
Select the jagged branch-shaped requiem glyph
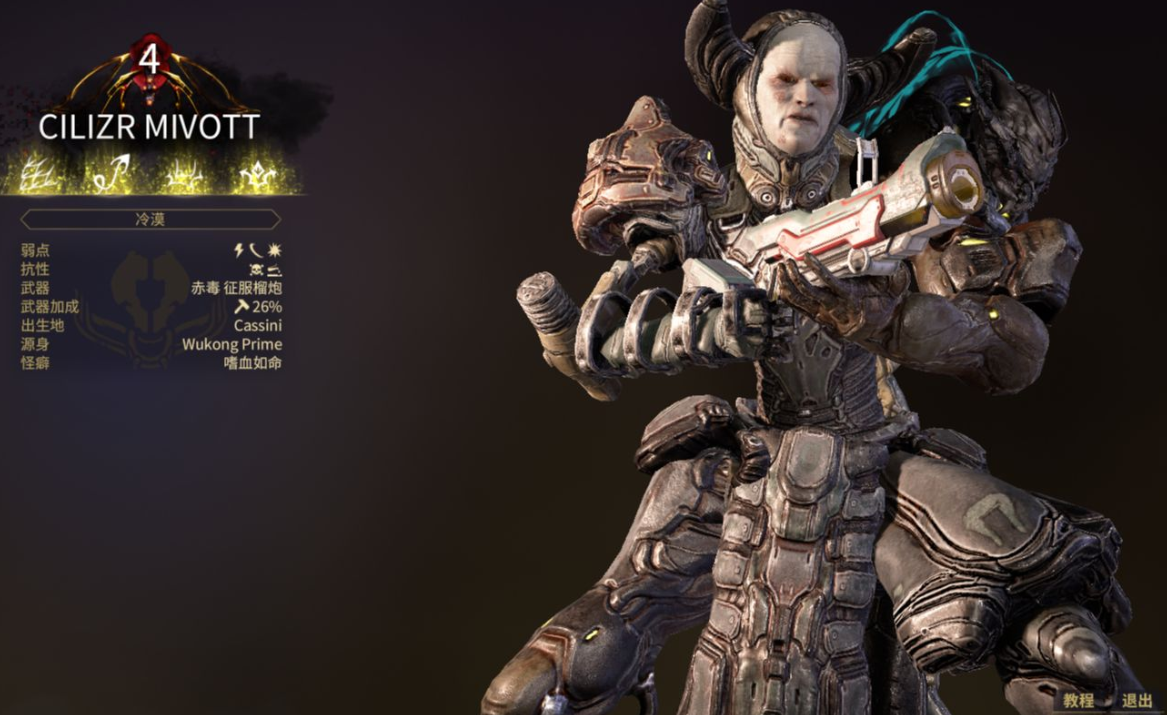pos(42,175)
